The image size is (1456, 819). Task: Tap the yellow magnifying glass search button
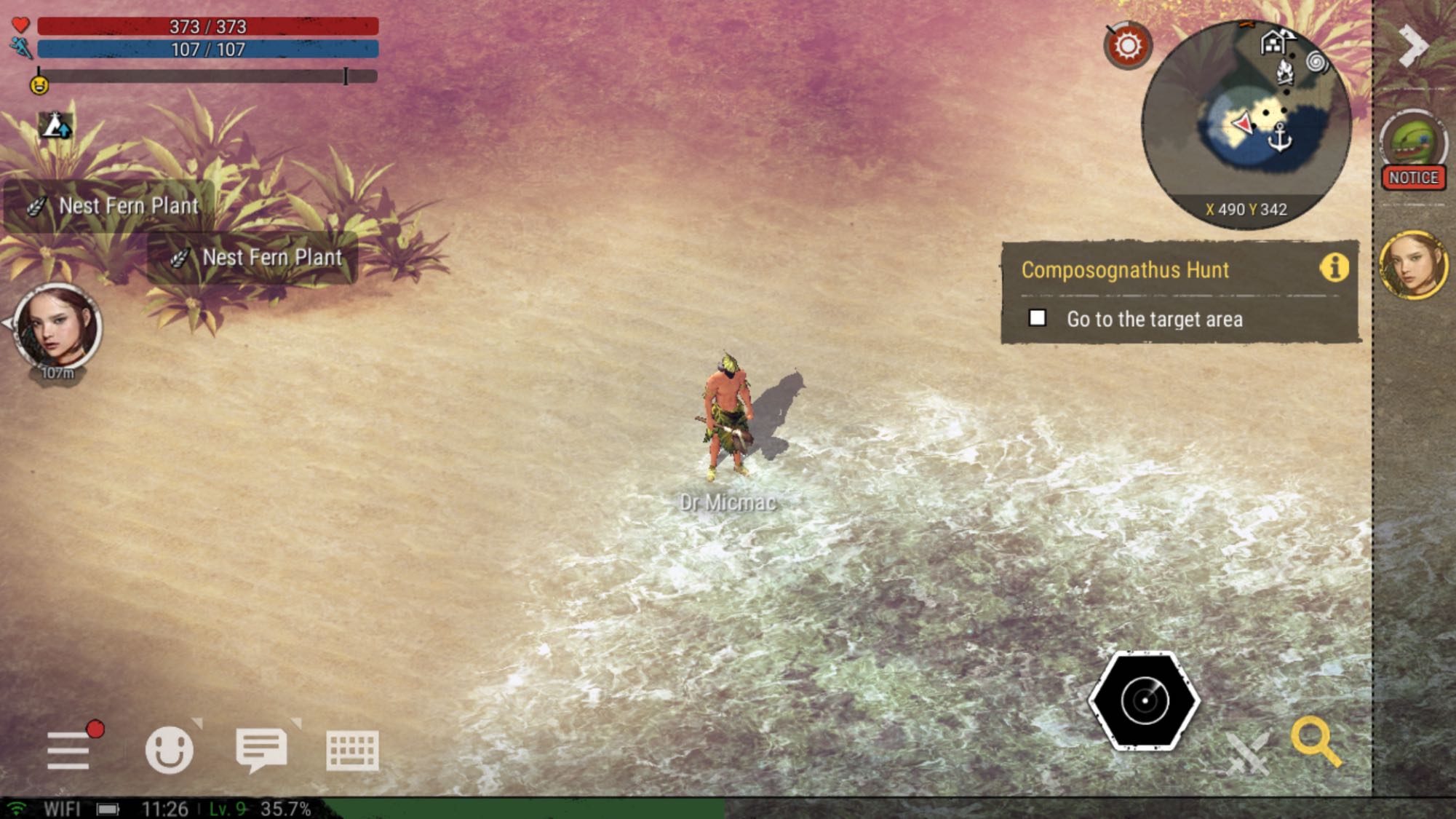[1316, 742]
